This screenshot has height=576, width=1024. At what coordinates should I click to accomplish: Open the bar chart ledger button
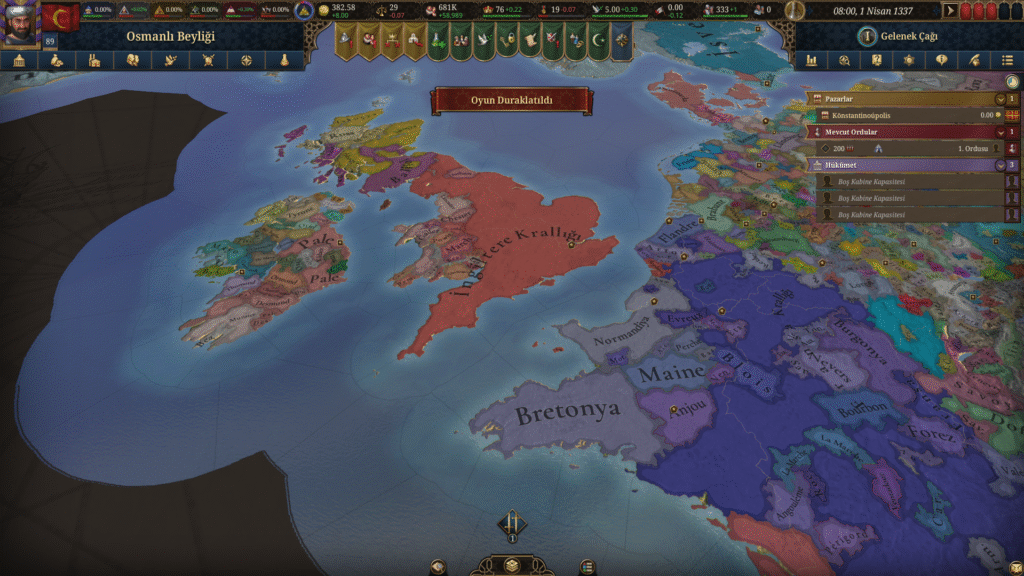coord(811,60)
